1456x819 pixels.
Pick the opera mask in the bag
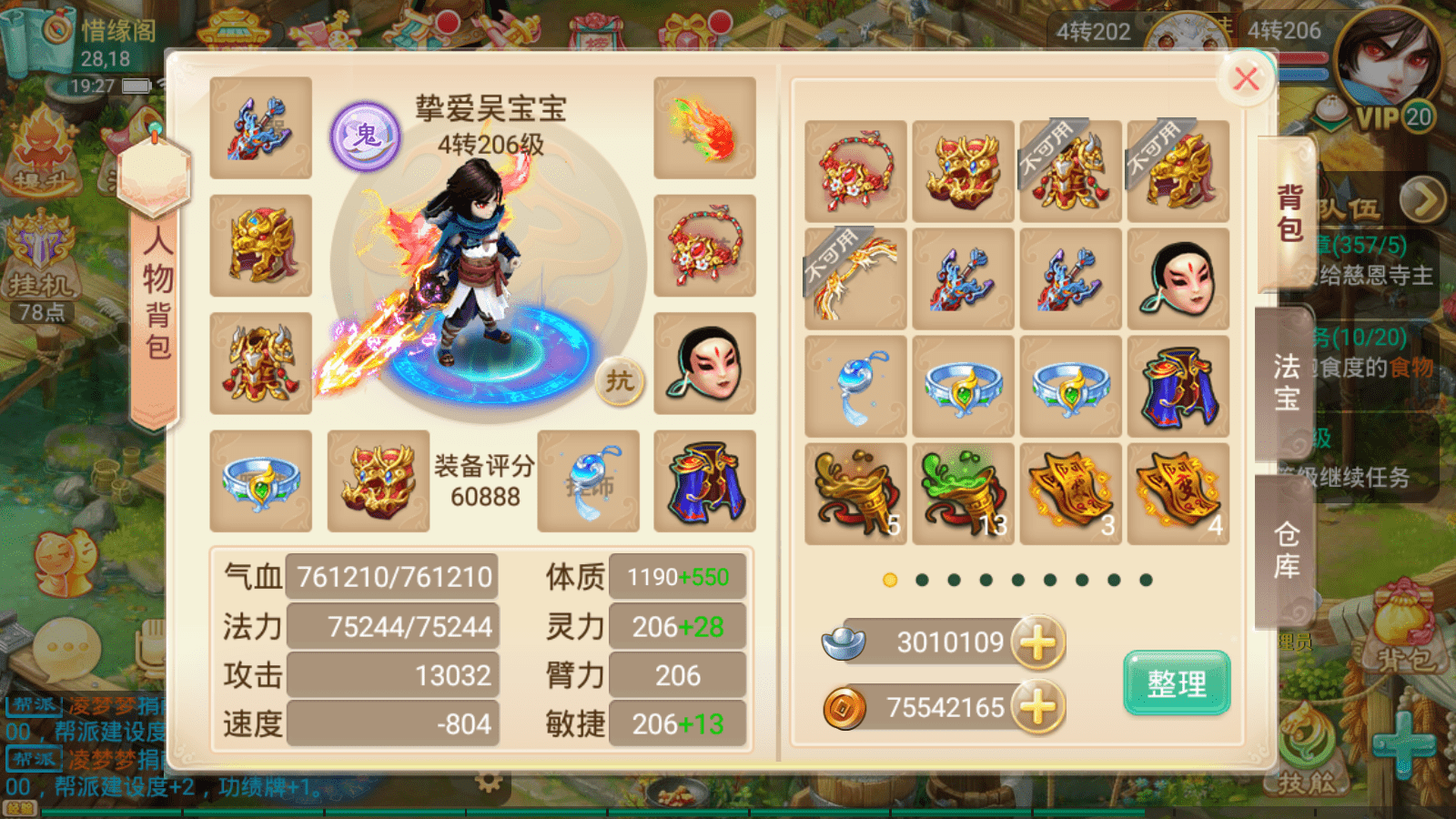click(1178, 279)
